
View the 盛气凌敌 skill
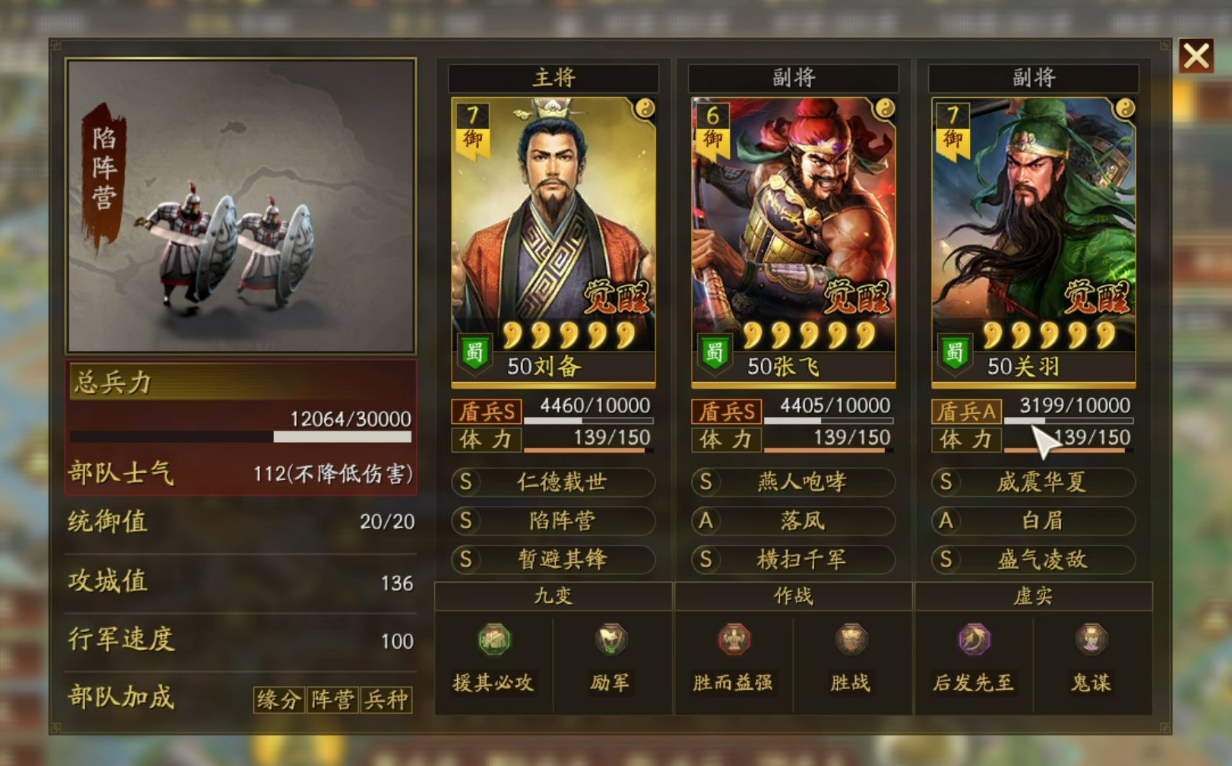pos(1034,559)
